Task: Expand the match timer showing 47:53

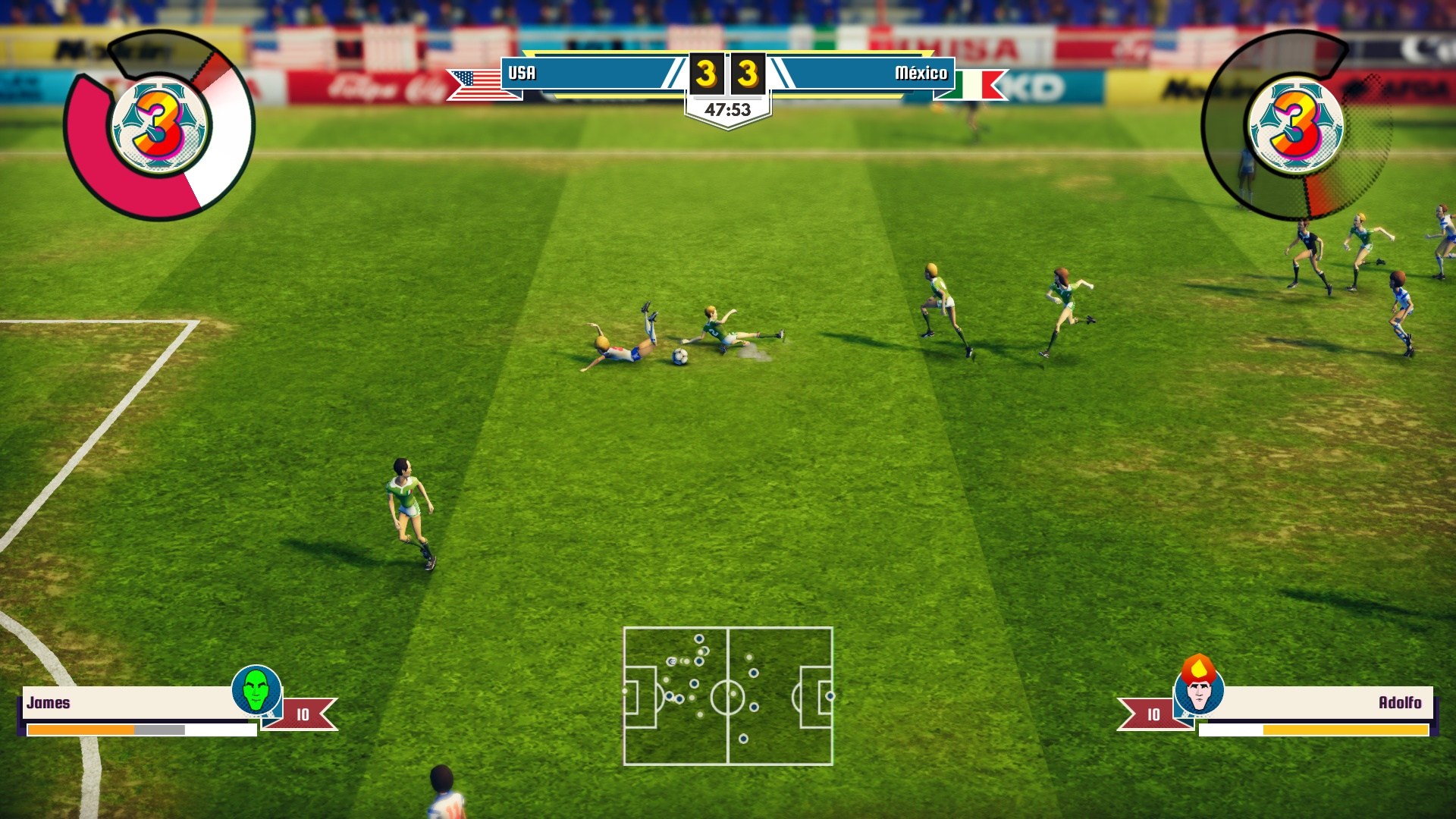Action: tap(728, 107)
